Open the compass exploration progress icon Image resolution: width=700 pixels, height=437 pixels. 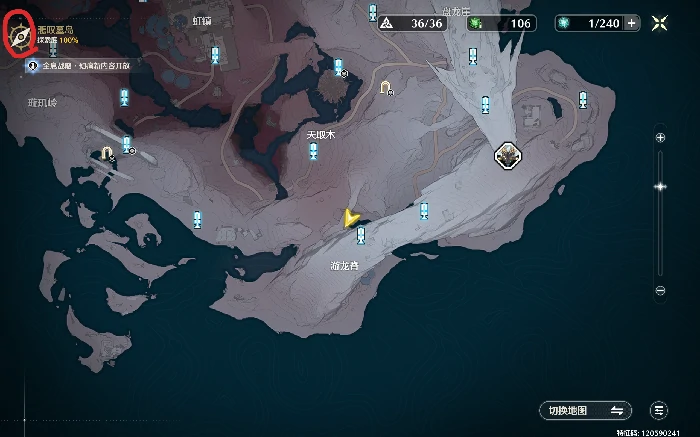click(19, 37)
